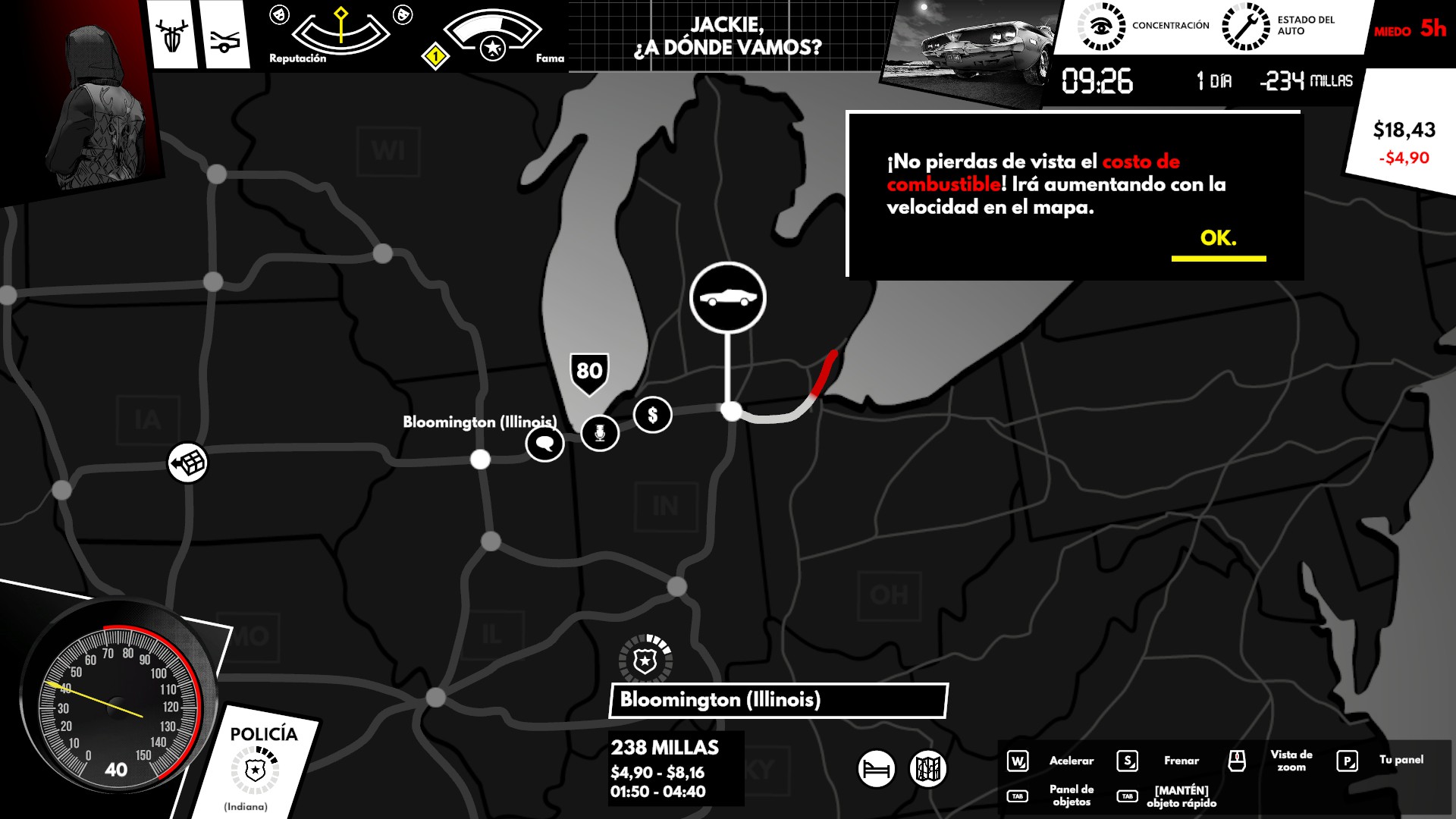Click the Bloomington (Illinois) destination label

tap(778, 700)
